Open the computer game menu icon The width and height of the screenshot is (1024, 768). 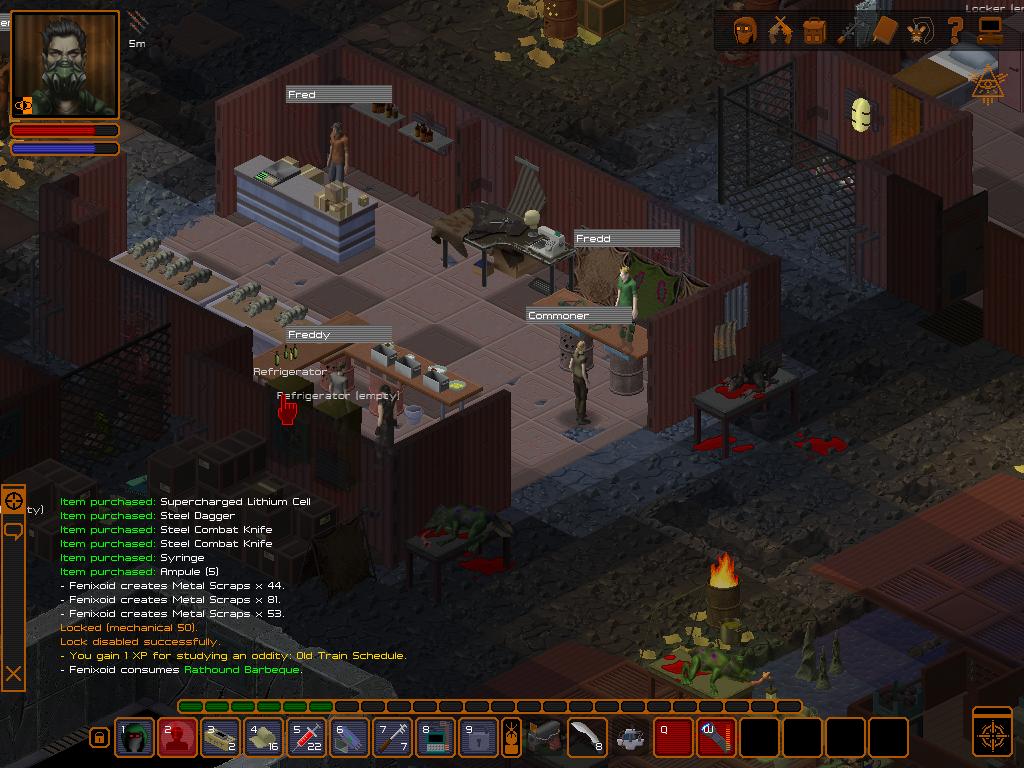click(990, 29)
